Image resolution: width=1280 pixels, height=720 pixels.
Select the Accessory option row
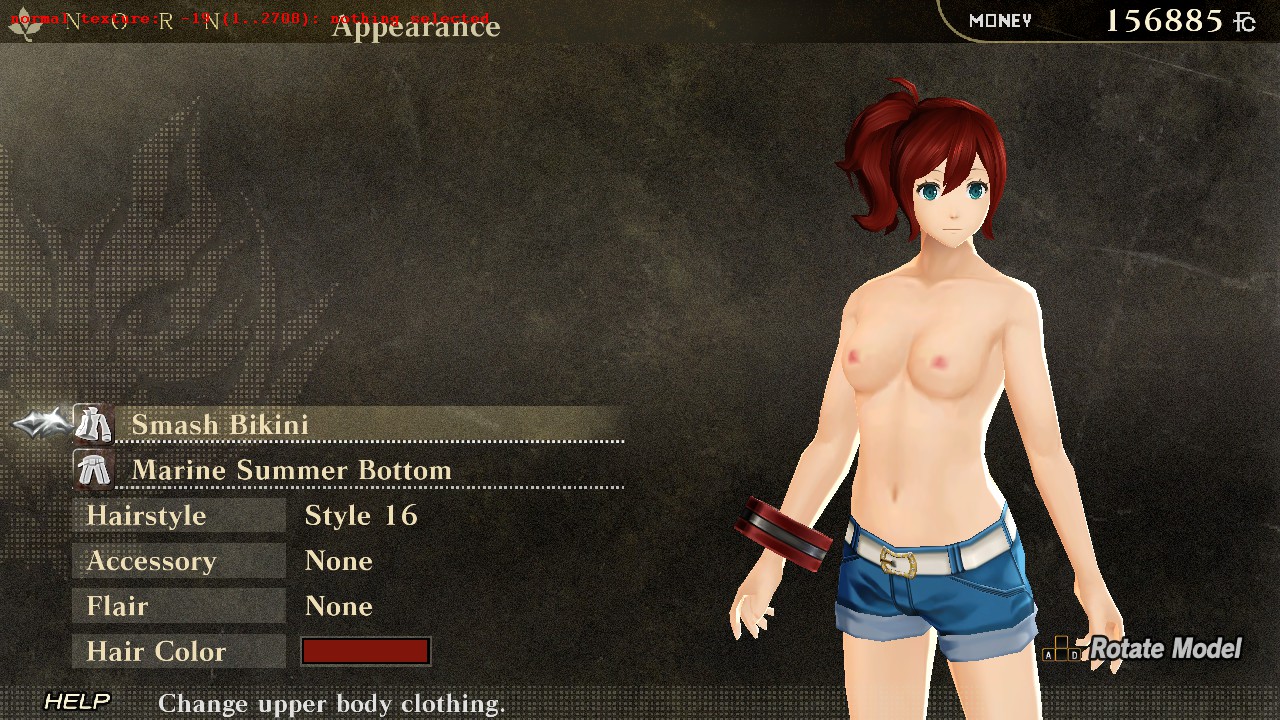[151, 561]
